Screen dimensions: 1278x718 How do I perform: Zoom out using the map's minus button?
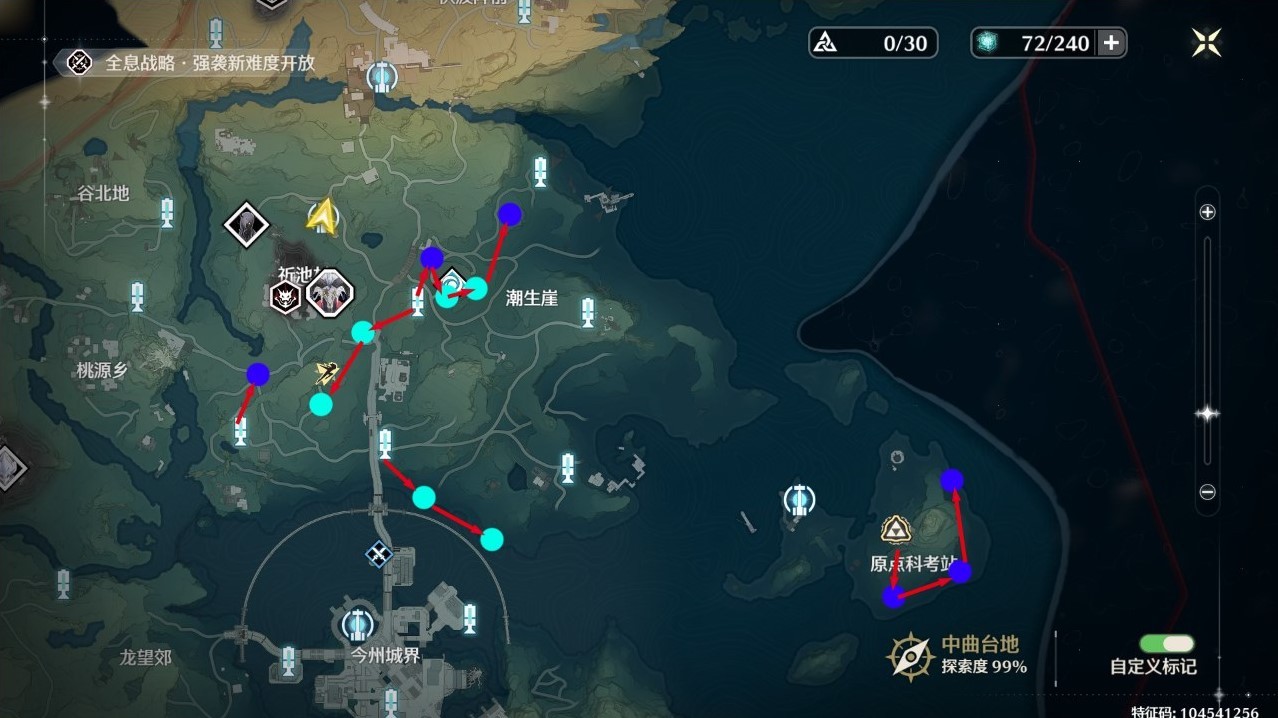pyautogui.click(x=1207, y=492)
